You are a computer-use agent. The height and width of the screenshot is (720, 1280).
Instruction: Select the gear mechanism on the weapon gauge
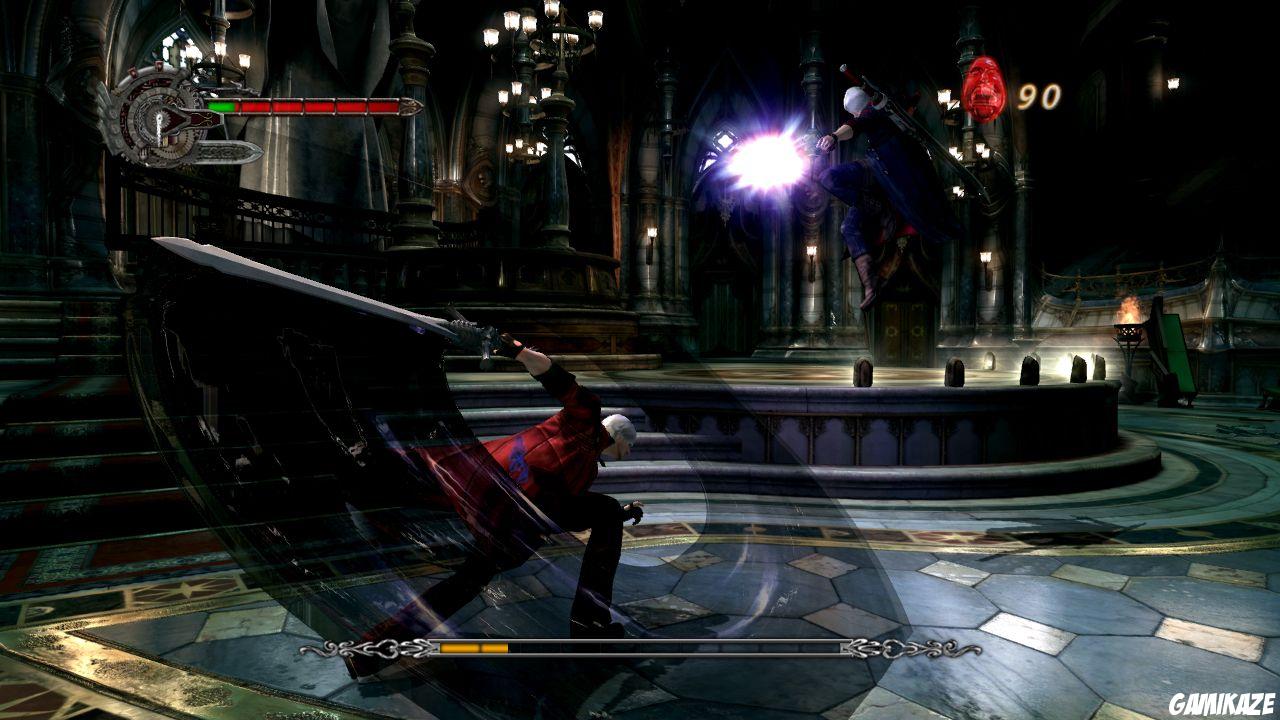(x=158, y=118)
